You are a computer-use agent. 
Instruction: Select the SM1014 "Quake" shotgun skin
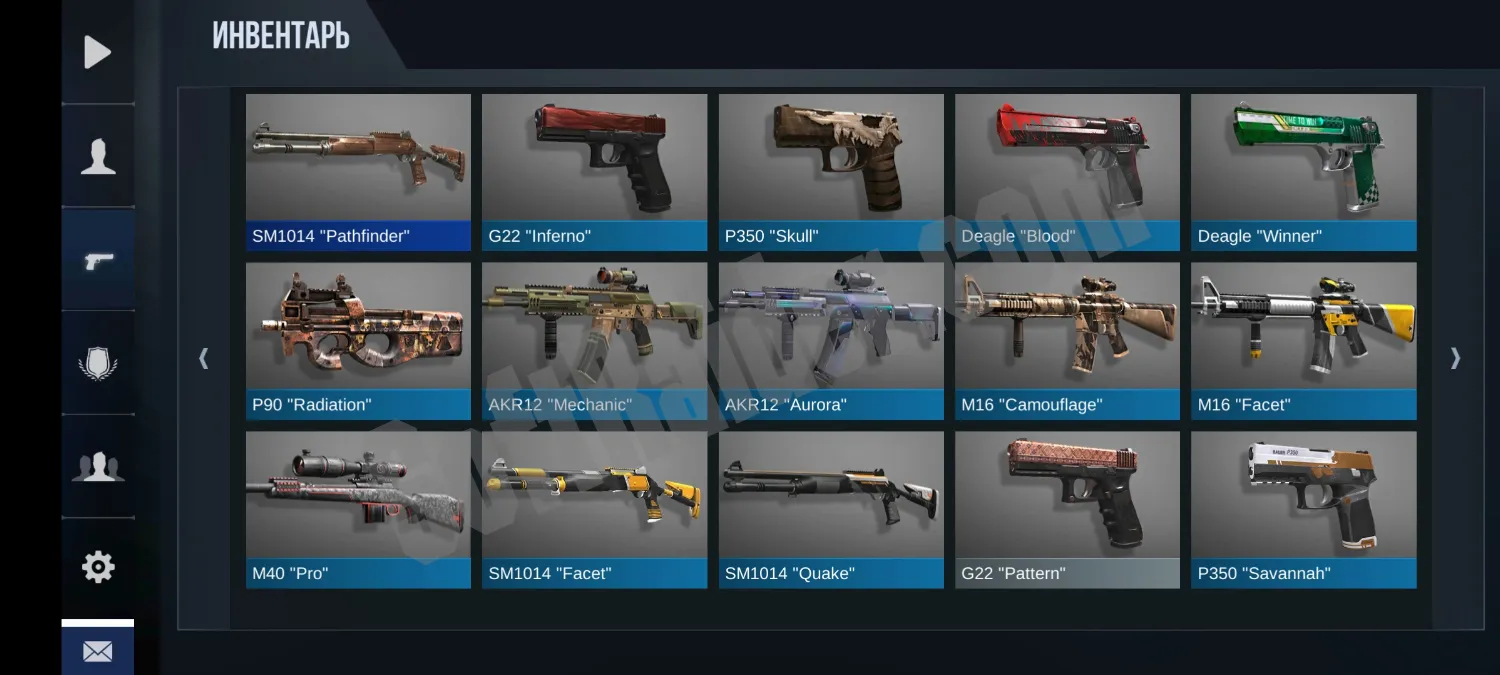pyautogui.click(x=831, y=509)
